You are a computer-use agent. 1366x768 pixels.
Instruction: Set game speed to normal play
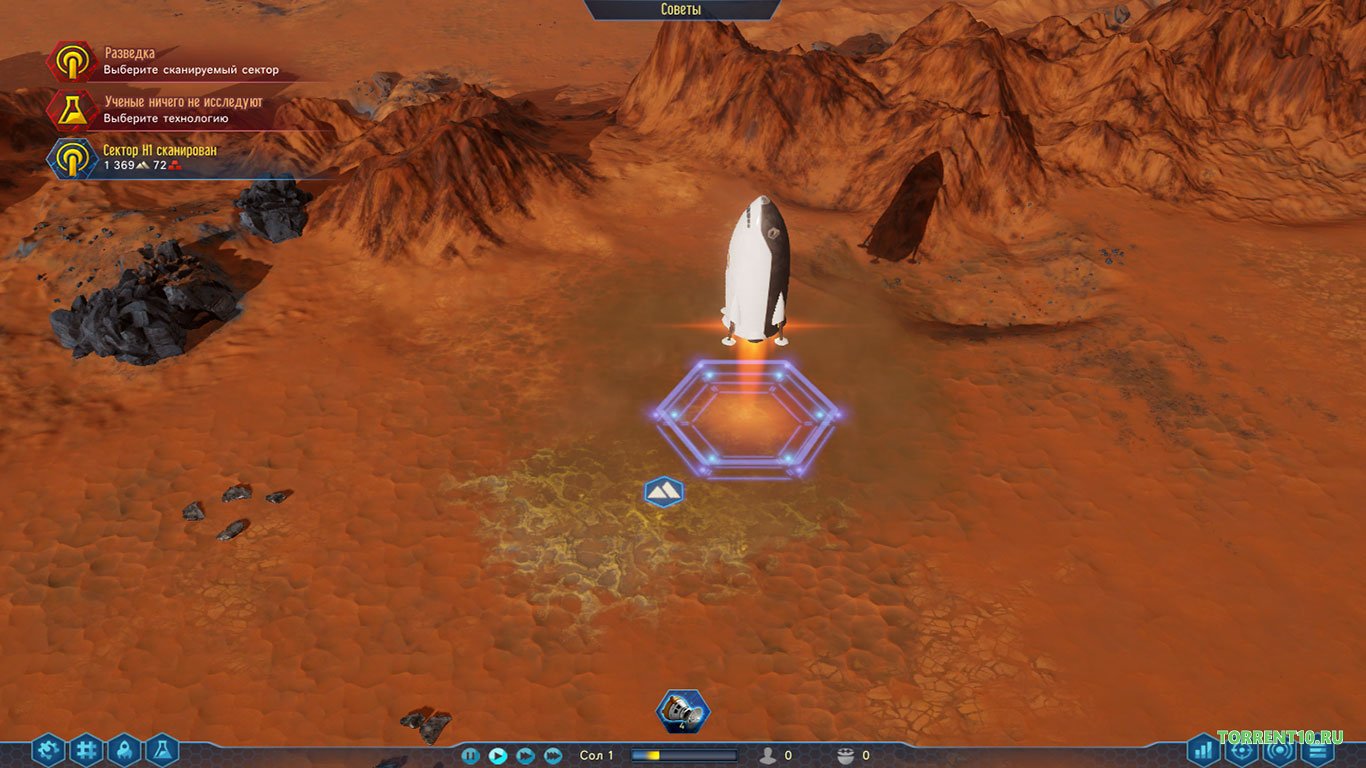coord(497,756)
